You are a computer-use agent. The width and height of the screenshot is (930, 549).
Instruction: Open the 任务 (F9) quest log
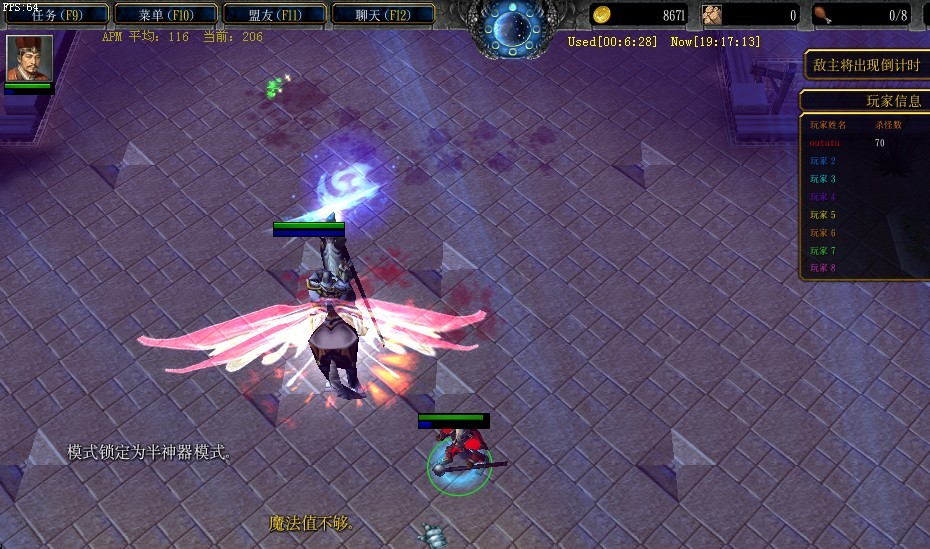(56, 15)
